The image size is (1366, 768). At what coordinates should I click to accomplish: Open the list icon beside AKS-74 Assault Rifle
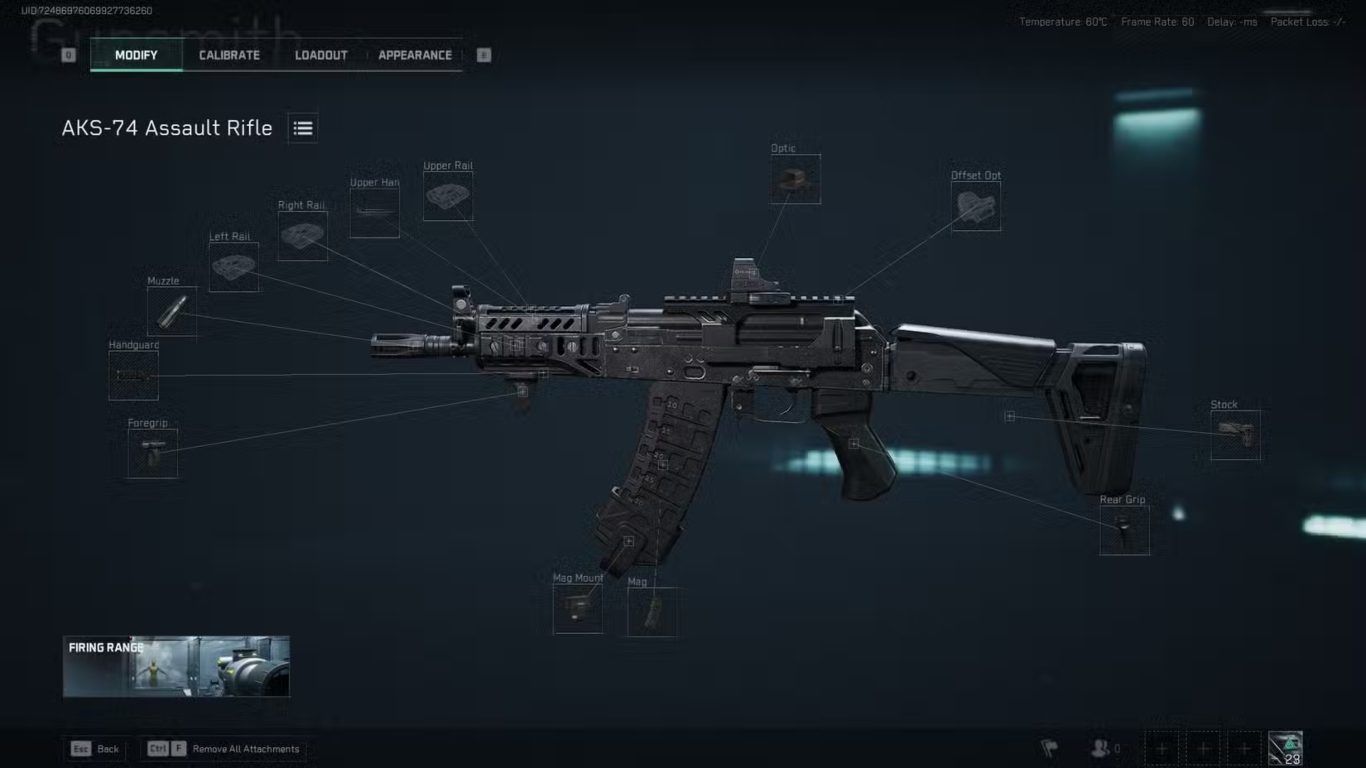pyautogui.click(x=303, y=128)
